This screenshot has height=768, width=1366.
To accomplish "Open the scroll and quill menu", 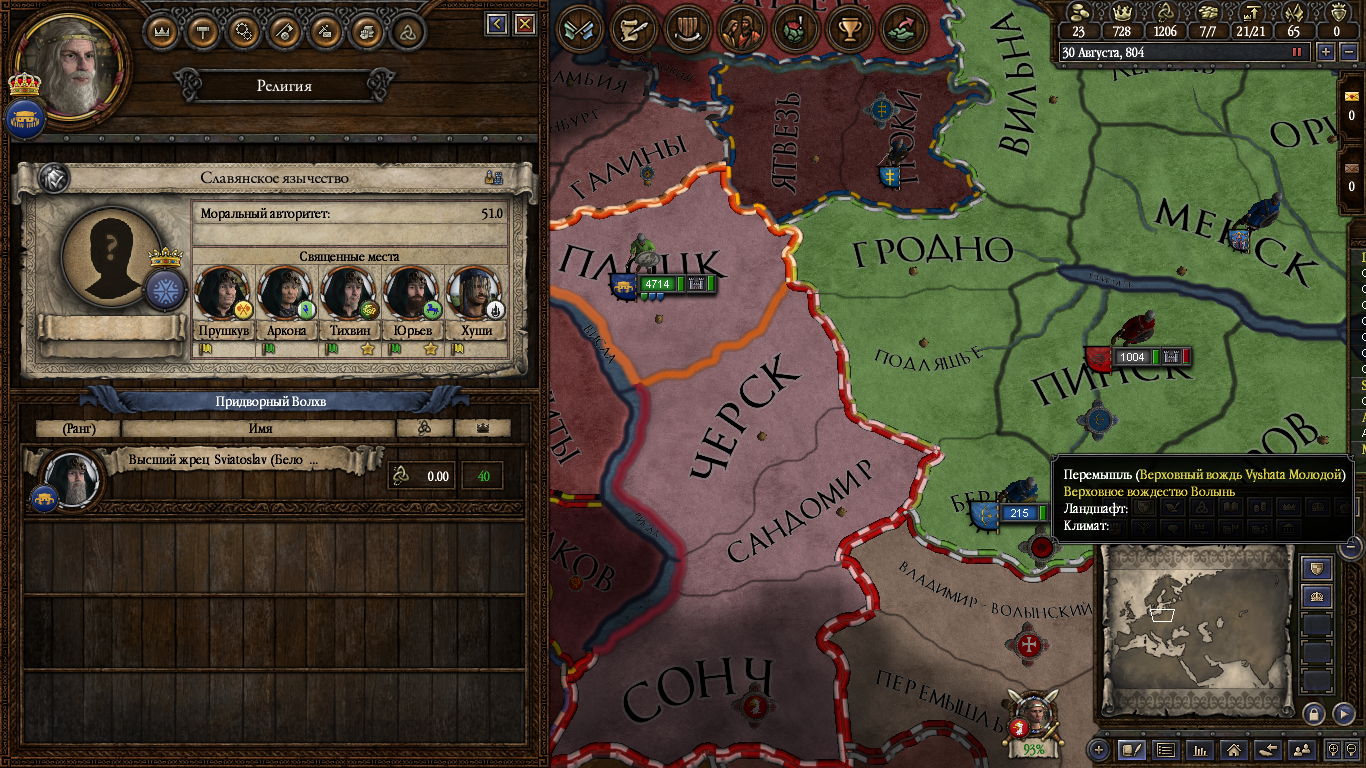I will 633,30.
